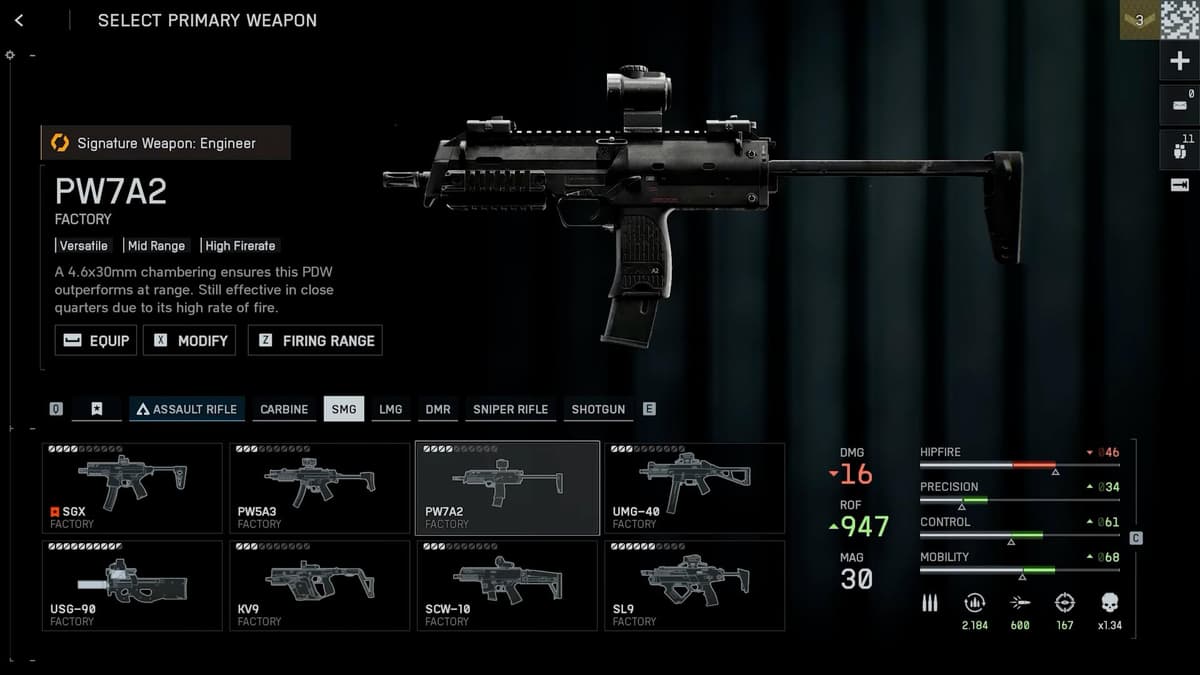The width and height of the screenshot is (1200, 675).
Task: Switch to the Carbine category
Action: point(284,409)
